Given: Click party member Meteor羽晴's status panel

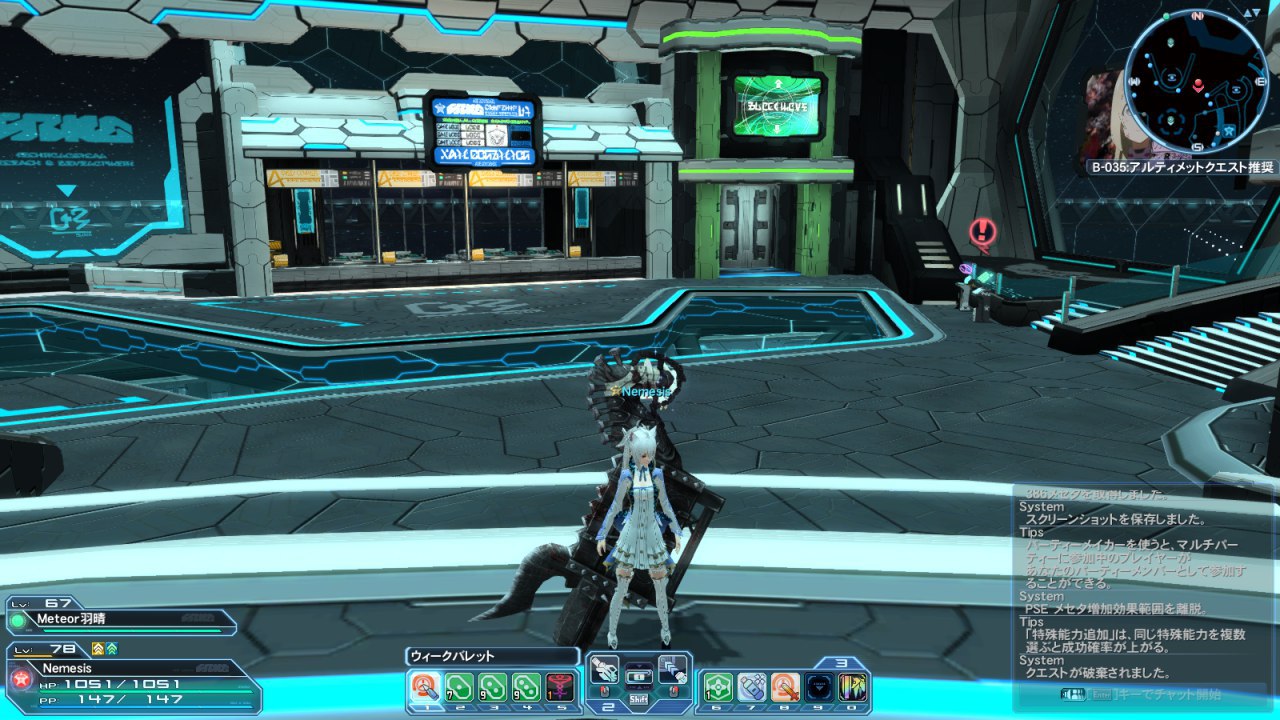Looking at the screenshot, I should pos(122,620).
